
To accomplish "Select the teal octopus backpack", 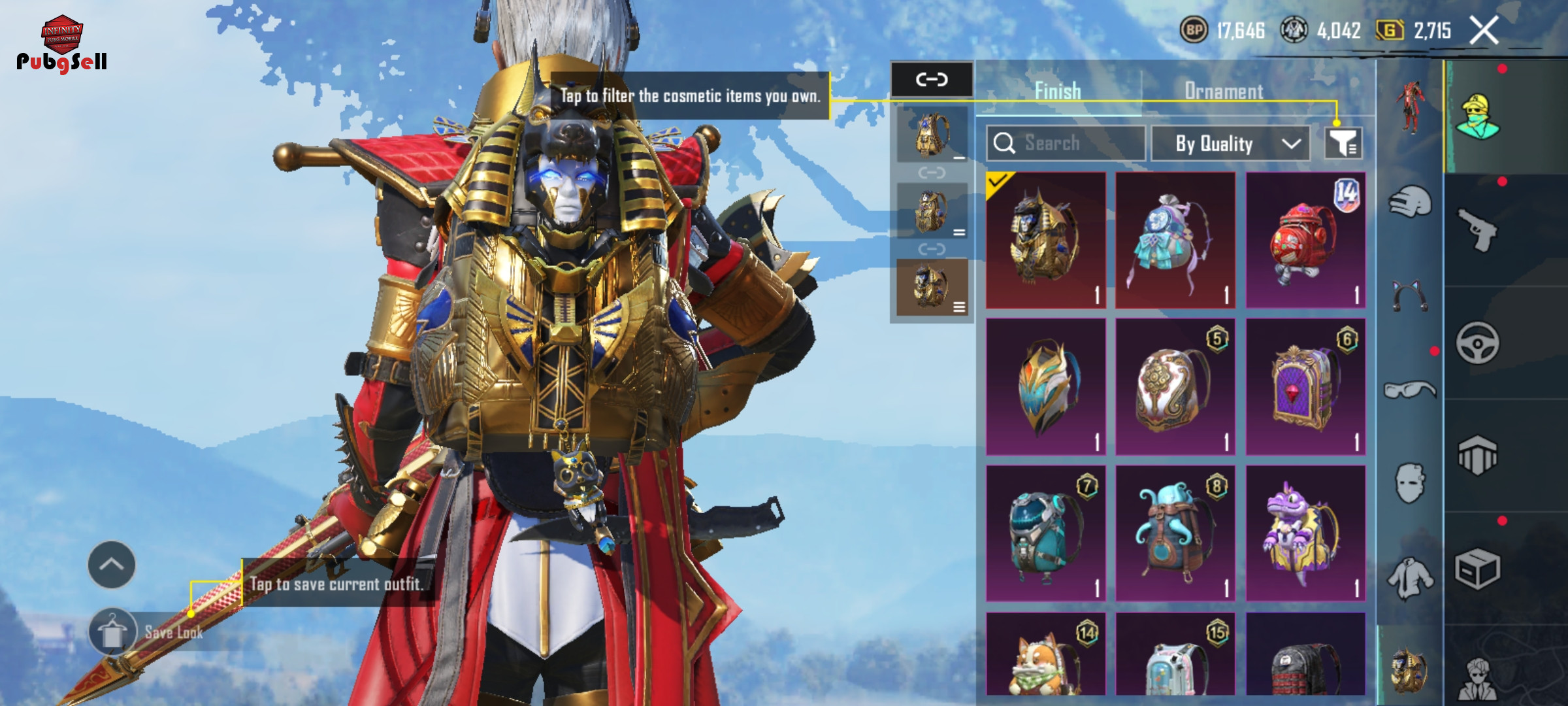I will tap(1175, 533).
